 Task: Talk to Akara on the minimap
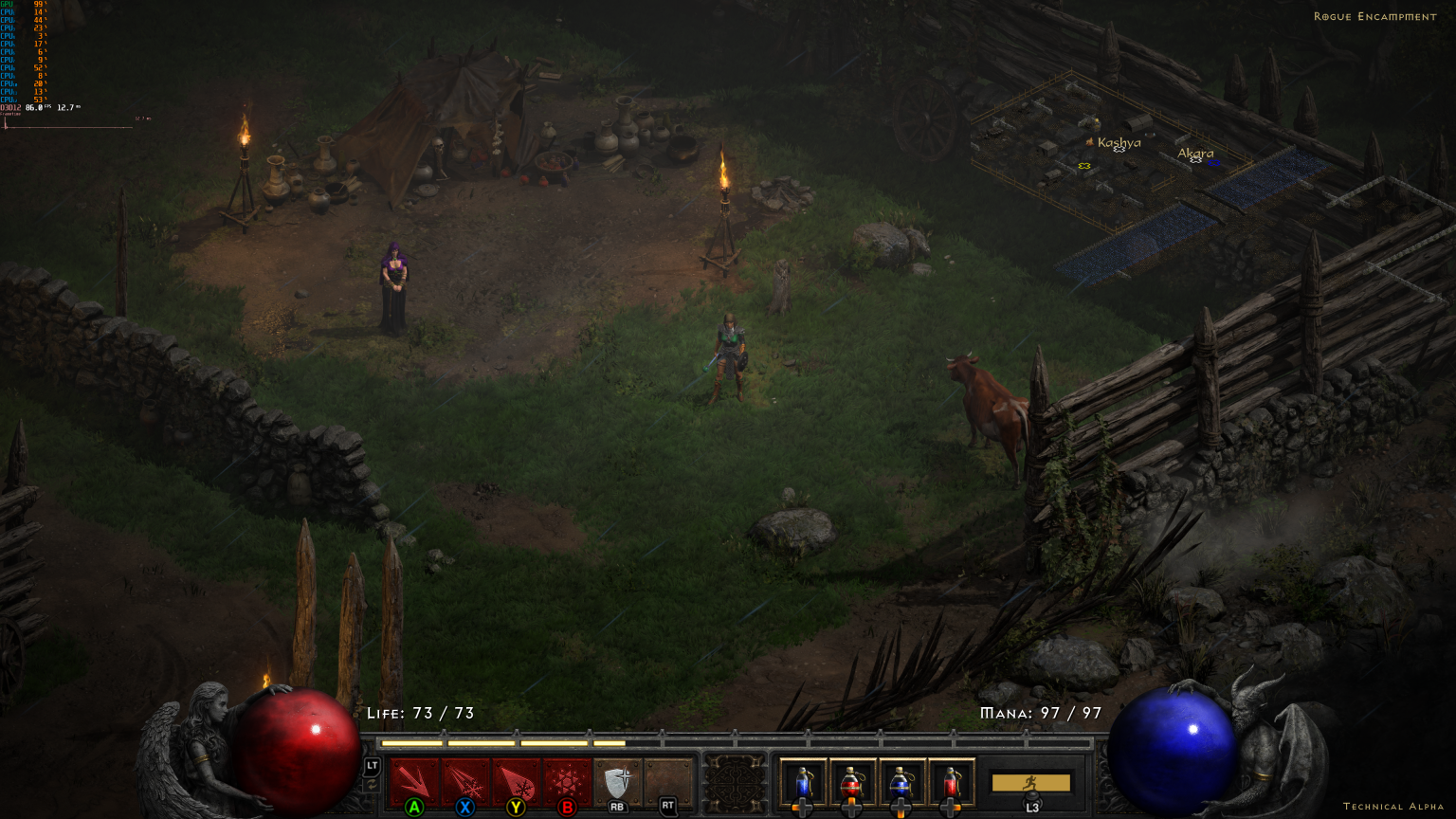coord(1195,153)
